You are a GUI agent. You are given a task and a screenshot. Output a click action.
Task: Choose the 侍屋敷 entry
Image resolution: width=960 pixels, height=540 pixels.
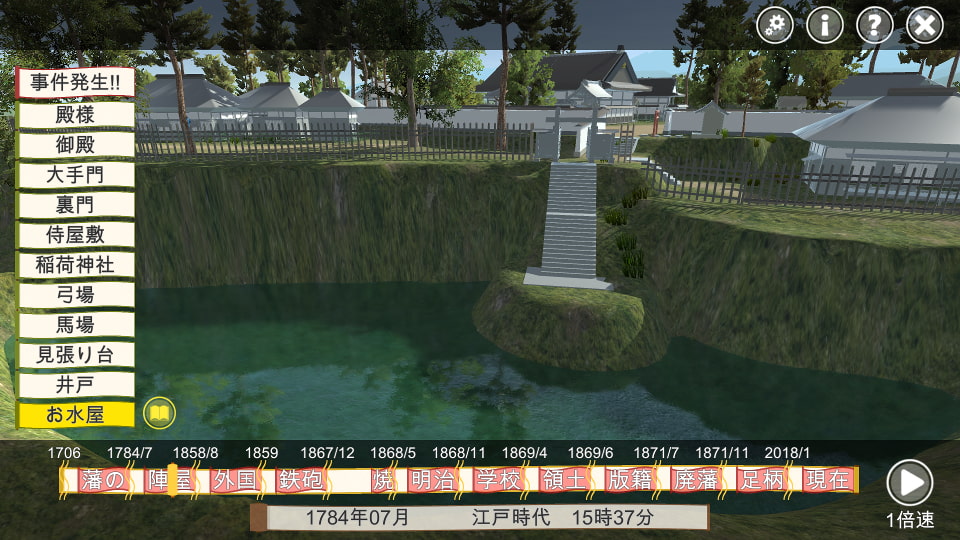point(75,234)
